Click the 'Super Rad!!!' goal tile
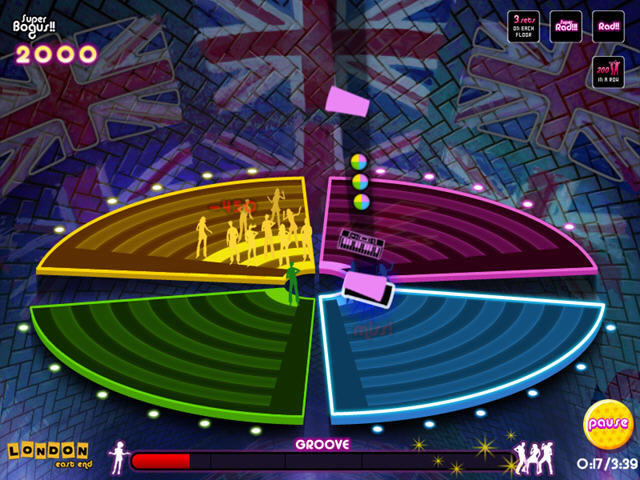 pos(566,26)
